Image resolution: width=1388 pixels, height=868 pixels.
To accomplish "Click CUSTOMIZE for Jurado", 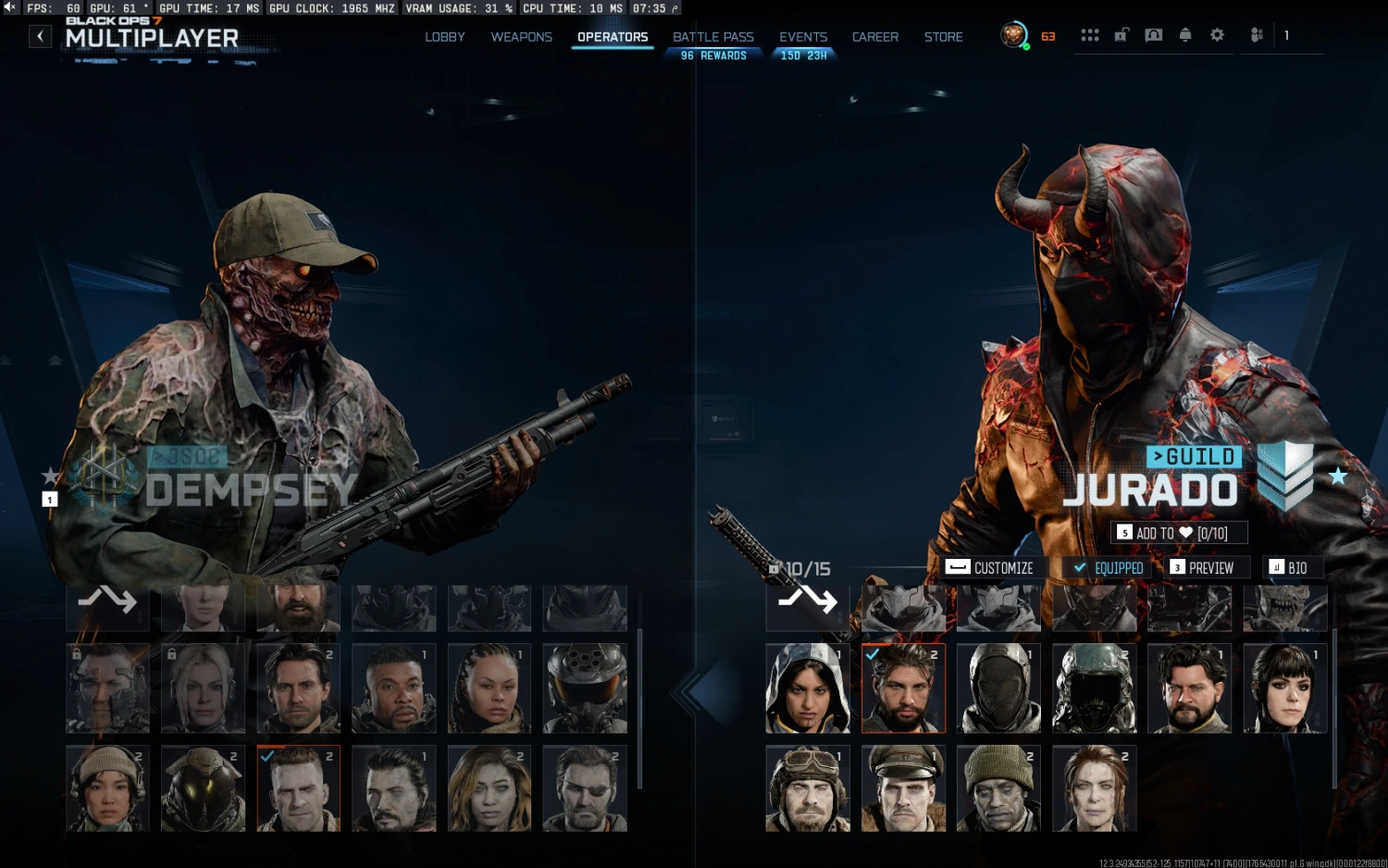I will pos(991,567).
